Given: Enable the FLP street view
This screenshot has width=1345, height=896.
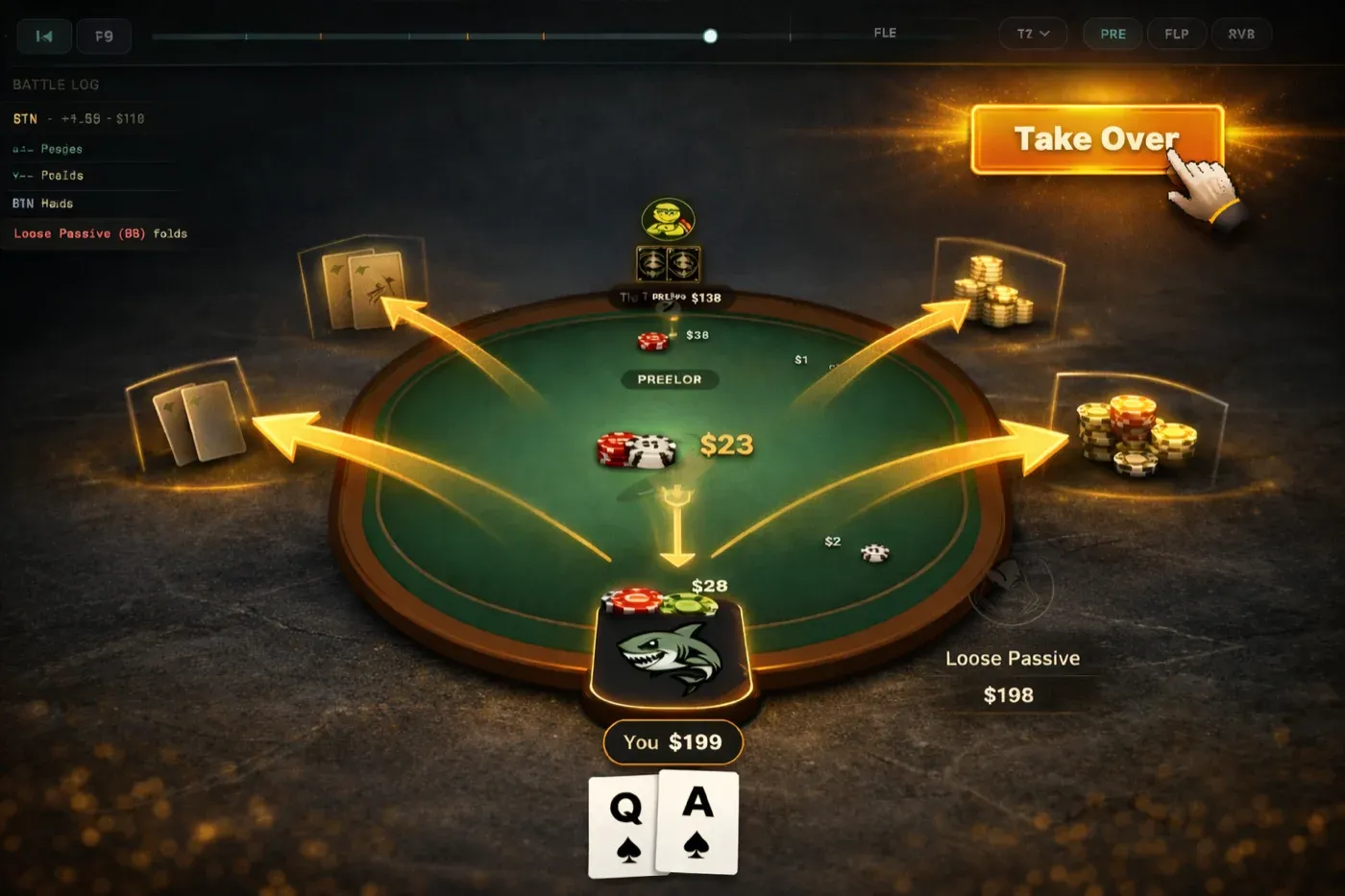Looking at the screenshot, I should click(1176, 34).
